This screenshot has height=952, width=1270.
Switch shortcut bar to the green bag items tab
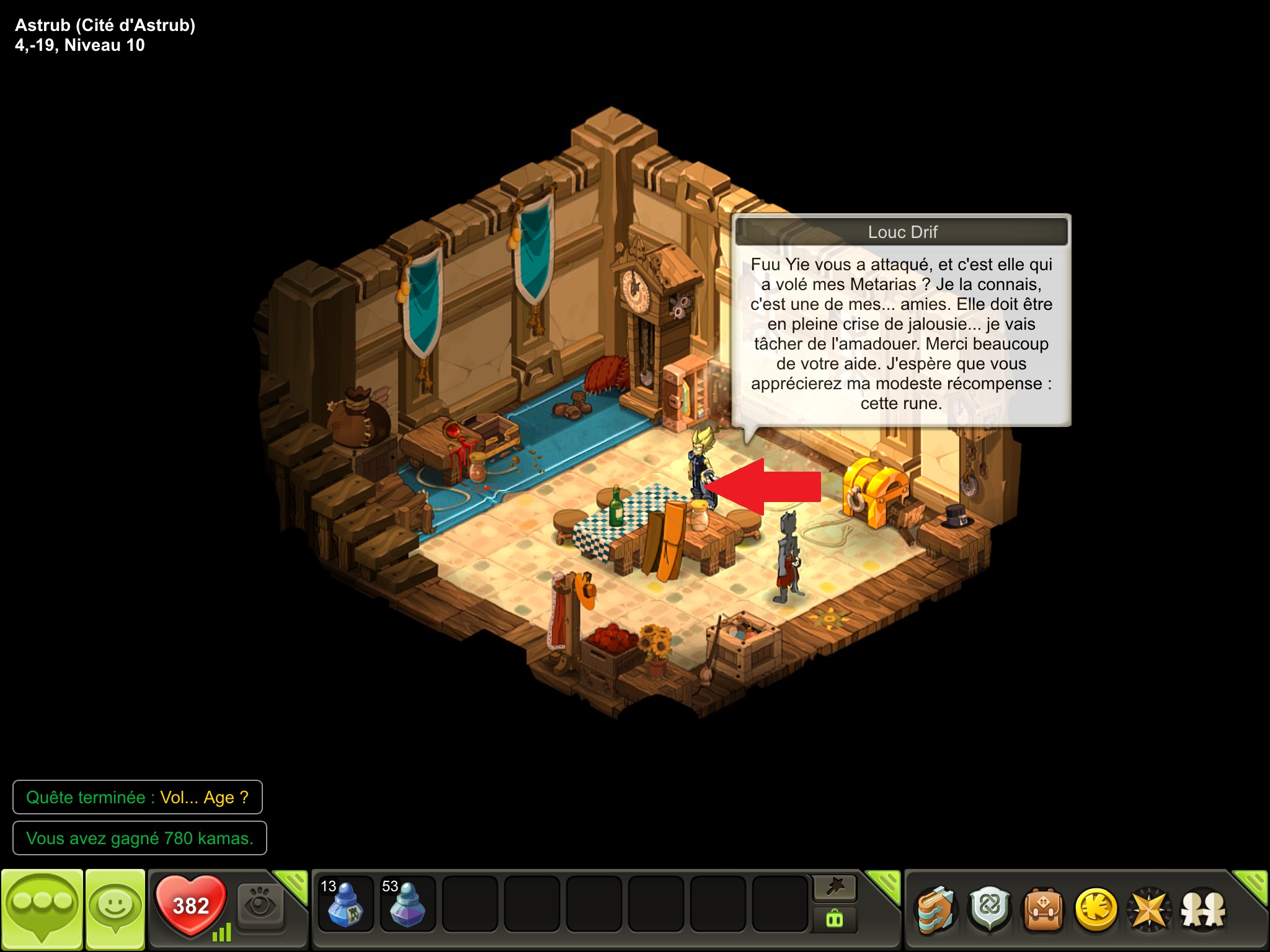click(835, 919)
